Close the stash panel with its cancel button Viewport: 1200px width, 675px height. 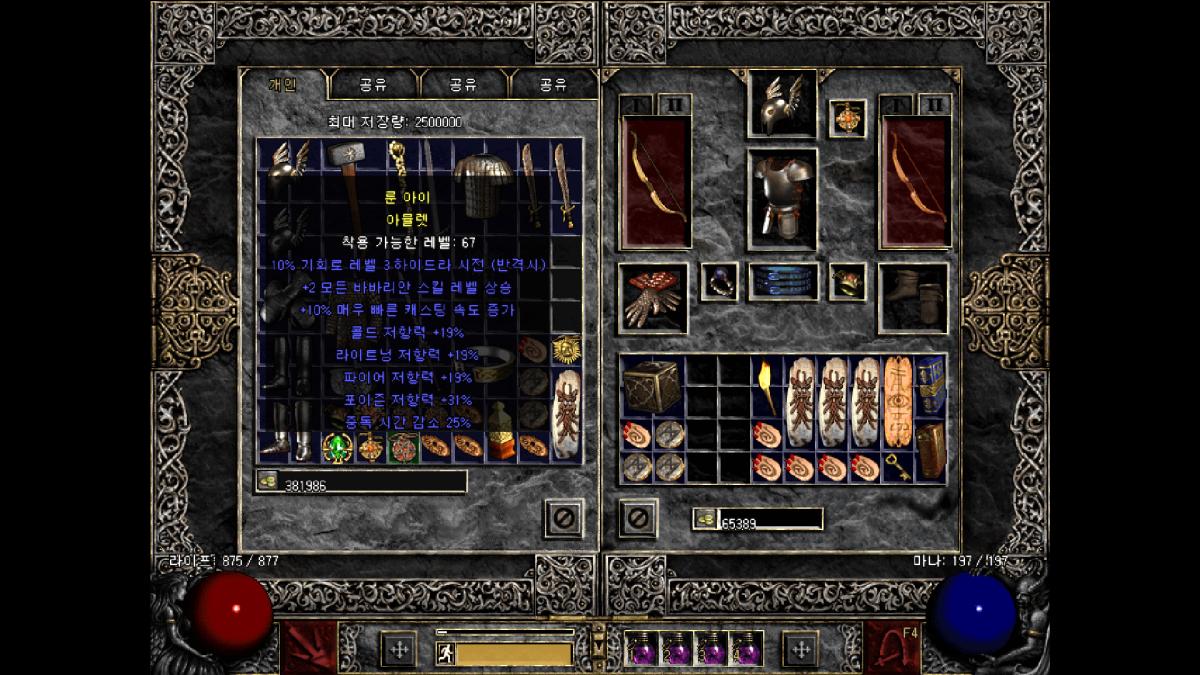point(563,518)
